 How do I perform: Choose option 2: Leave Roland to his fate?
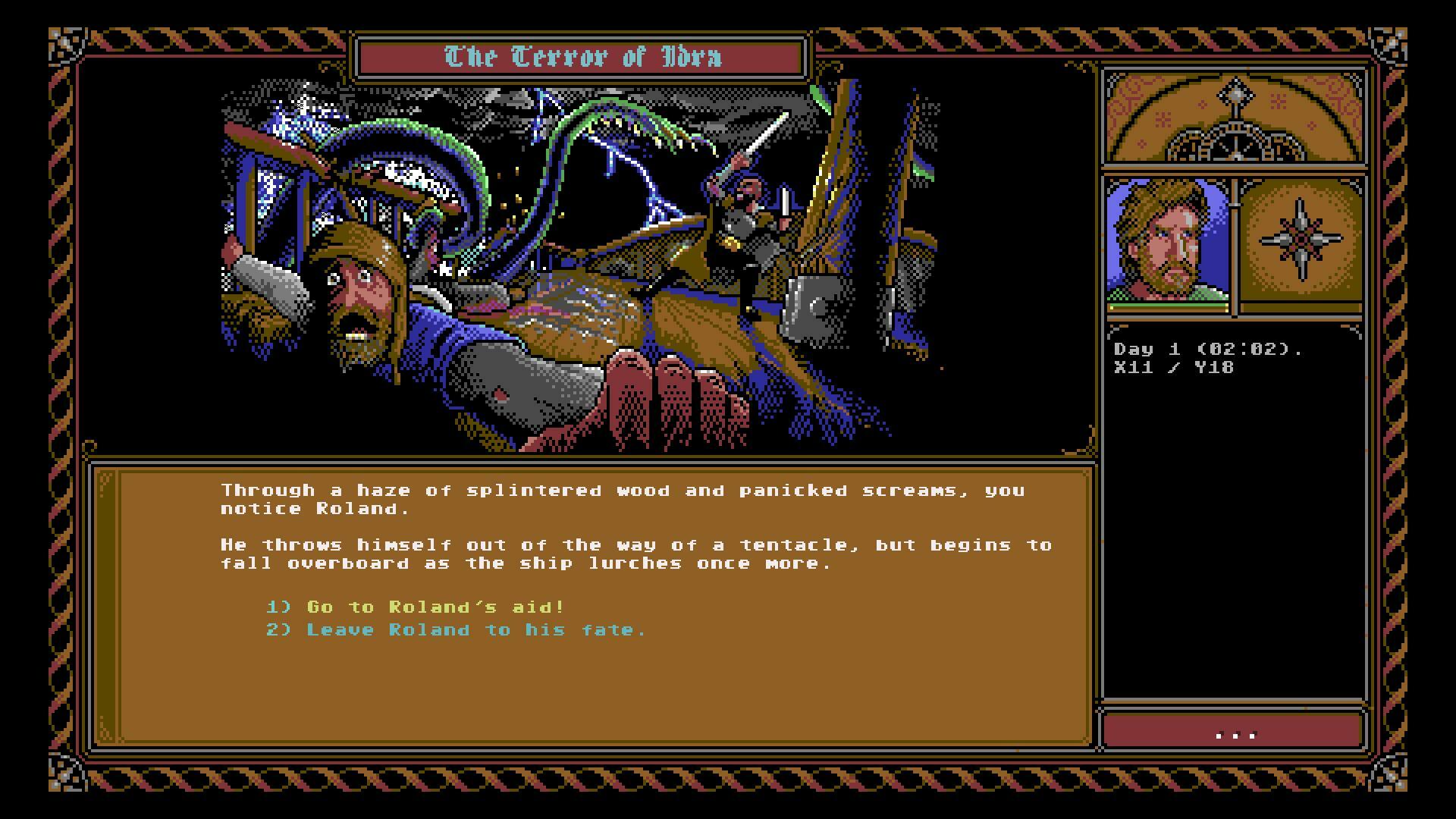point(455,629)
